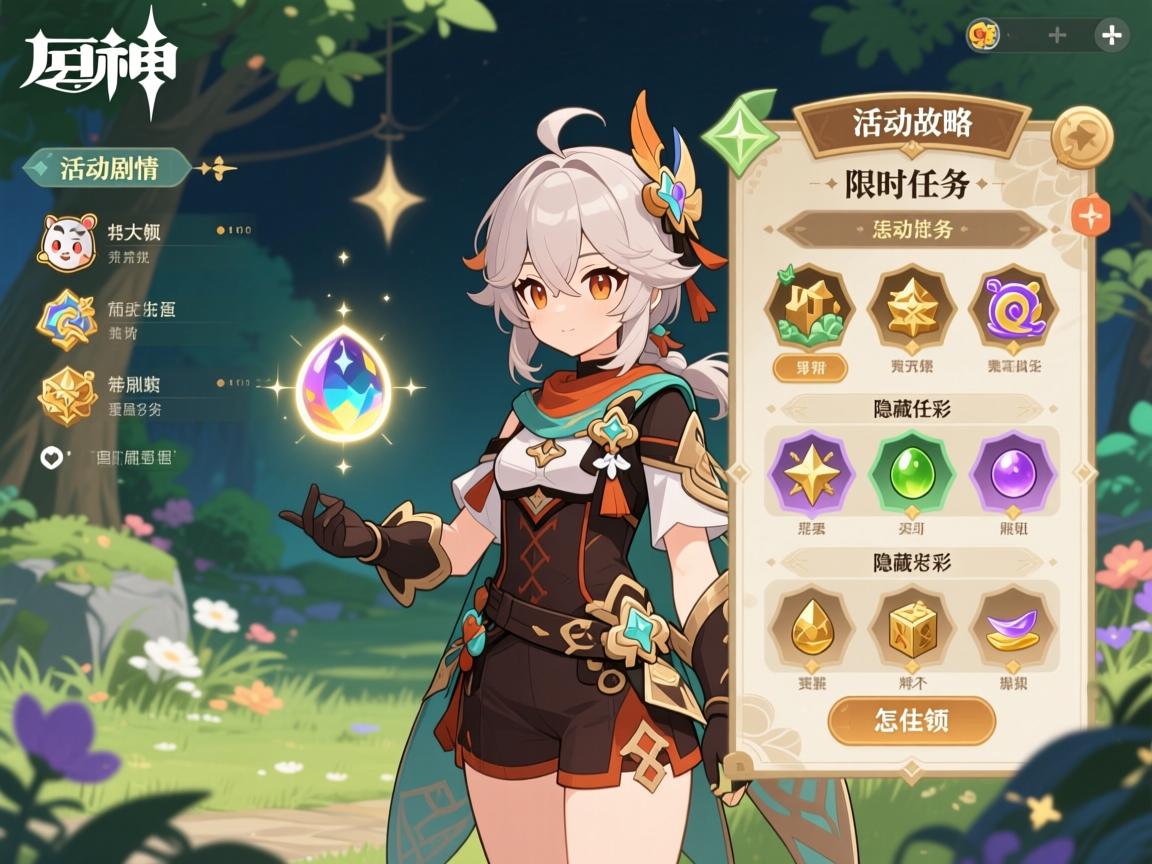This screenshot has width=1152, height=864.
Task: Open the 活动 task banner under 限时任务
Action: point(911,229)
